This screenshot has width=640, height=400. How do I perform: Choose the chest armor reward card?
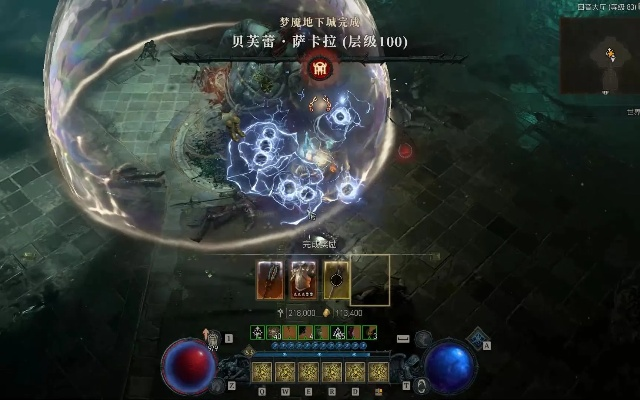point(304,279)
